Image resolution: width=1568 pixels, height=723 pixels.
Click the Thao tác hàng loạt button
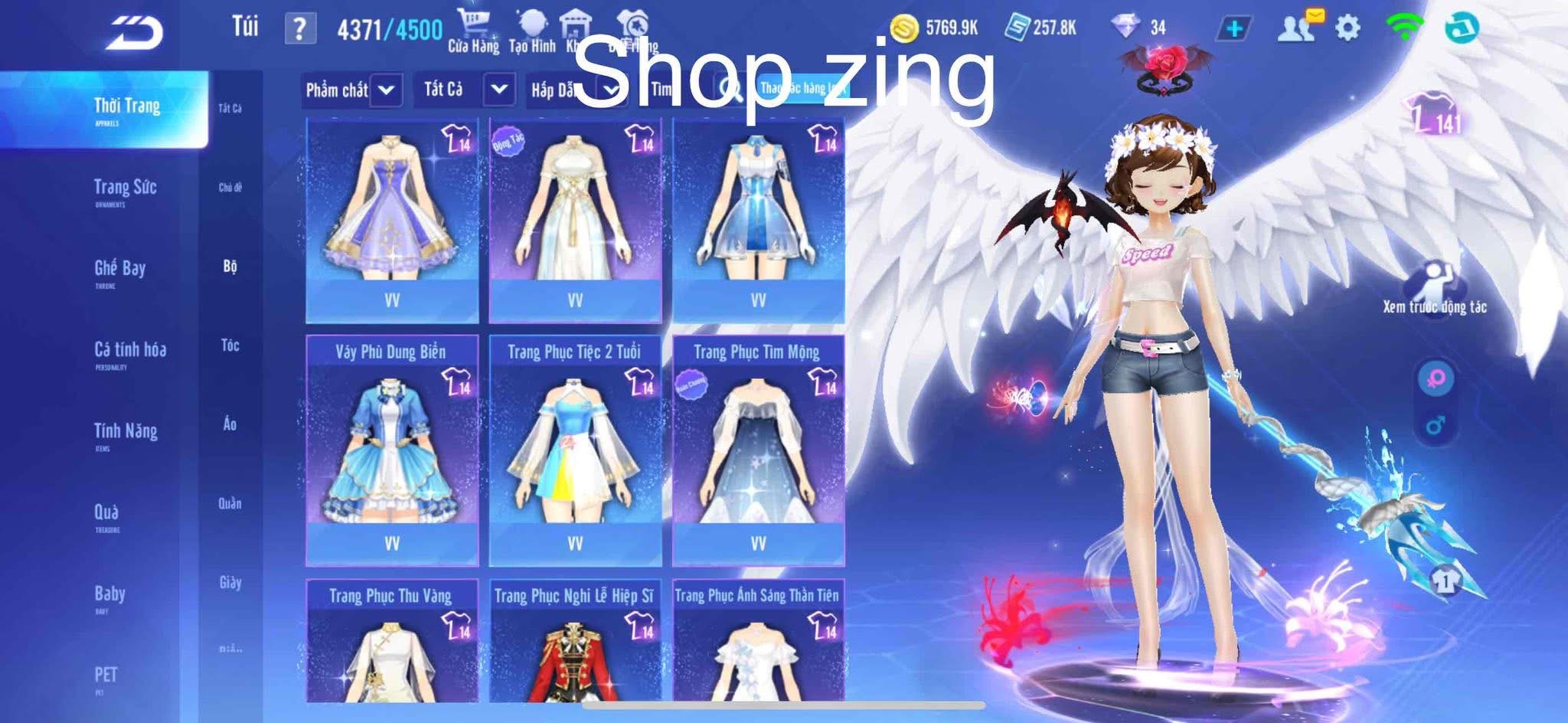(x=802, y=90)
